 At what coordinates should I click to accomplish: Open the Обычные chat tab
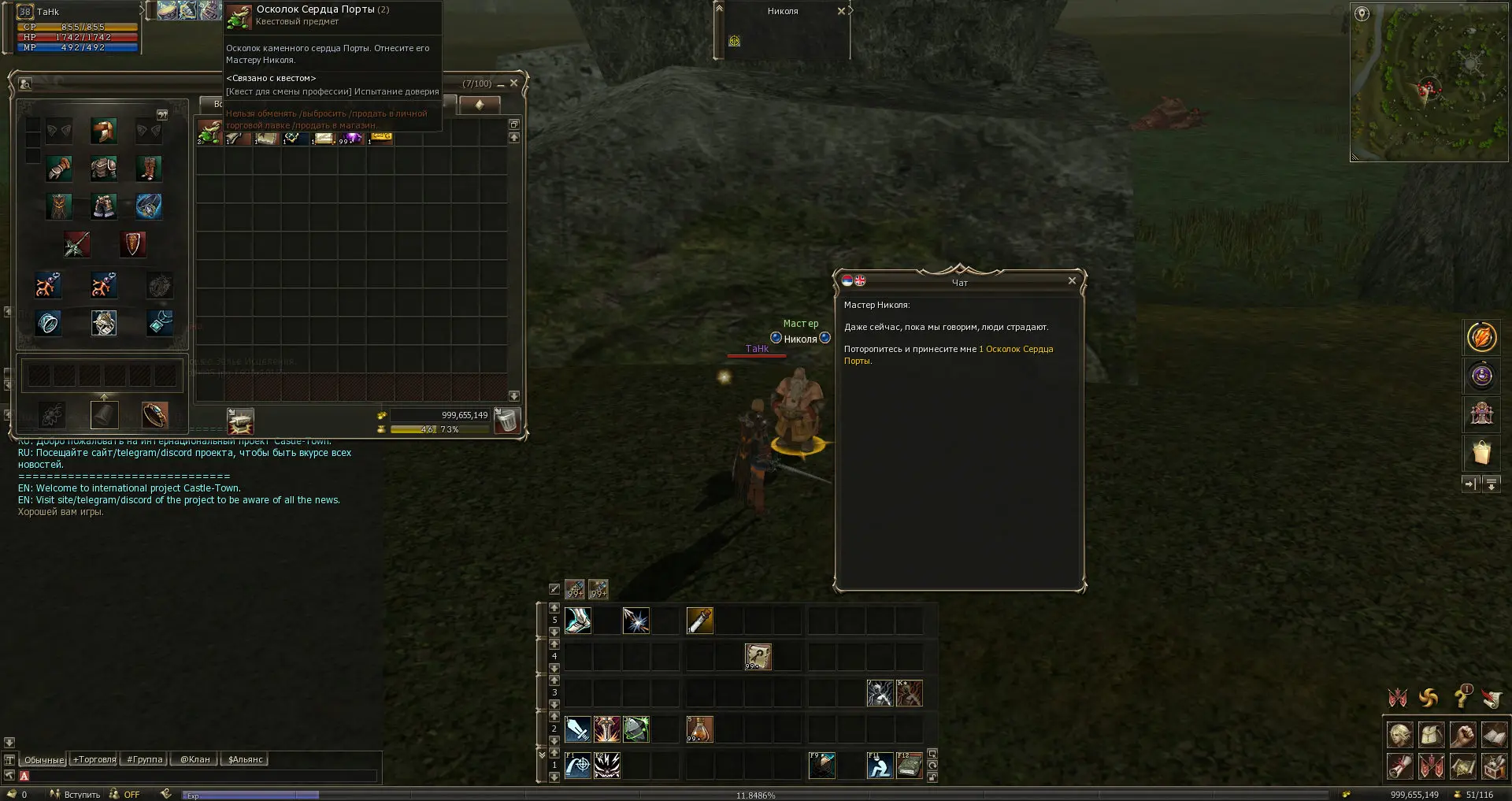coord(43,760)
